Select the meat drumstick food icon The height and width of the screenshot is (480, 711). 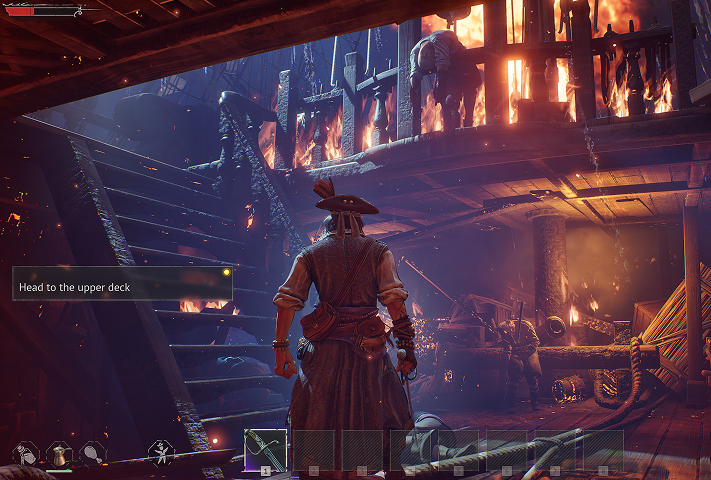coord(92,453)
